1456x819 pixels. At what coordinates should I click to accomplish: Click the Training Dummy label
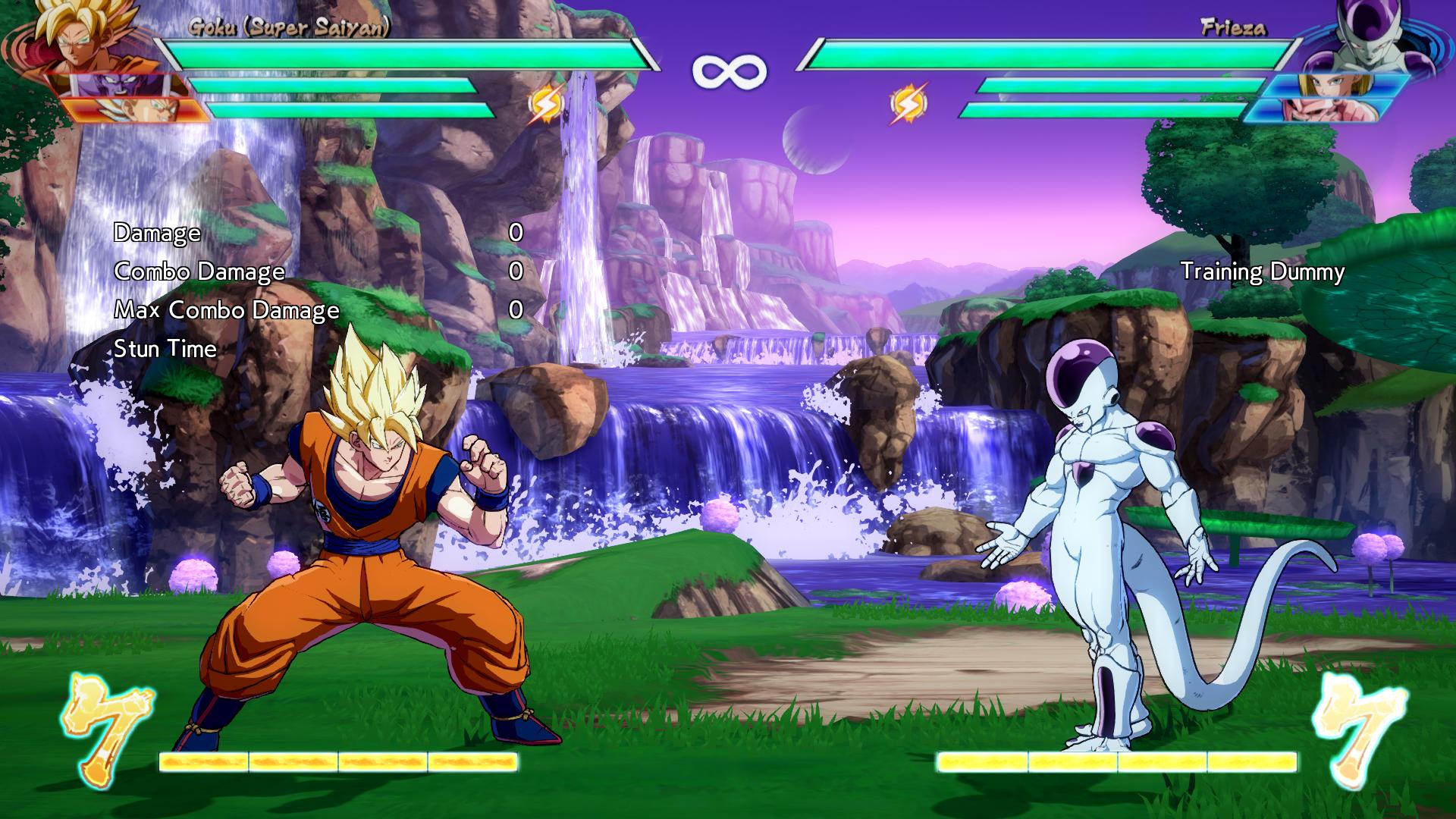point(1263,270)
